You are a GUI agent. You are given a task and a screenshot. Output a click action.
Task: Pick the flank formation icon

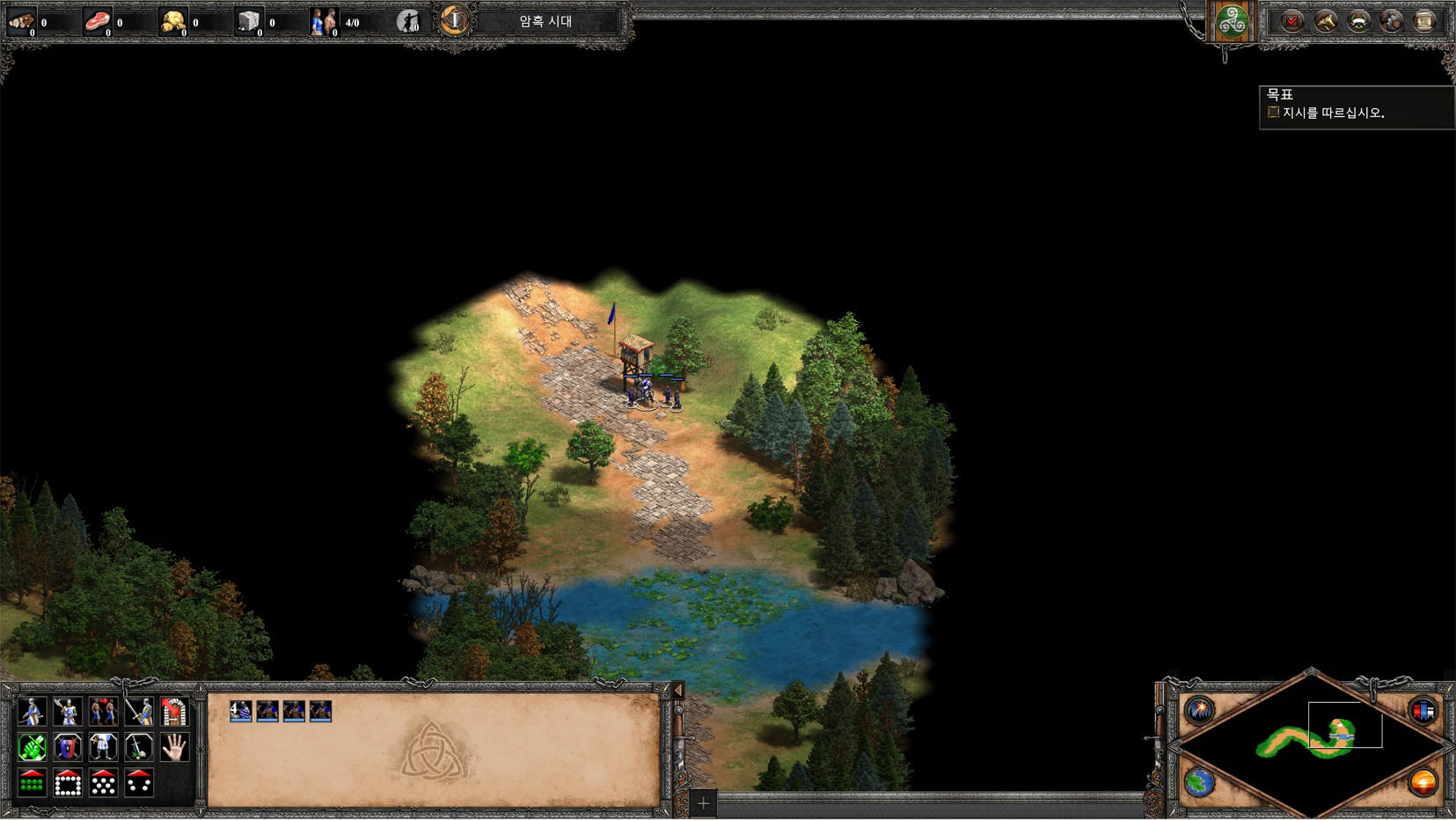pyautogui.click(x=139, y=782)
